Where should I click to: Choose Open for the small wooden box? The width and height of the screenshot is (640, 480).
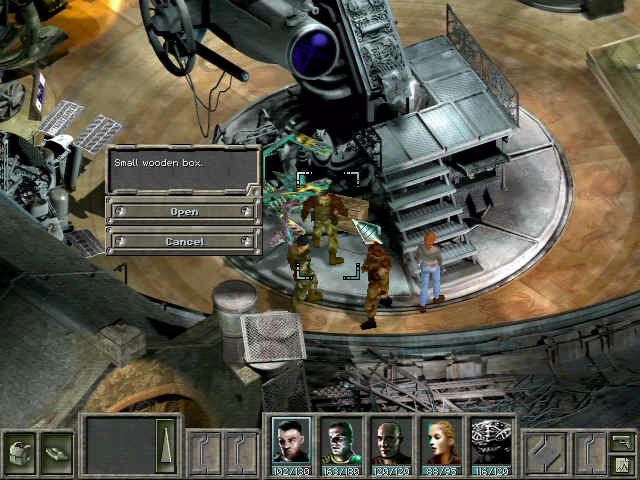[x=184, y=211]
